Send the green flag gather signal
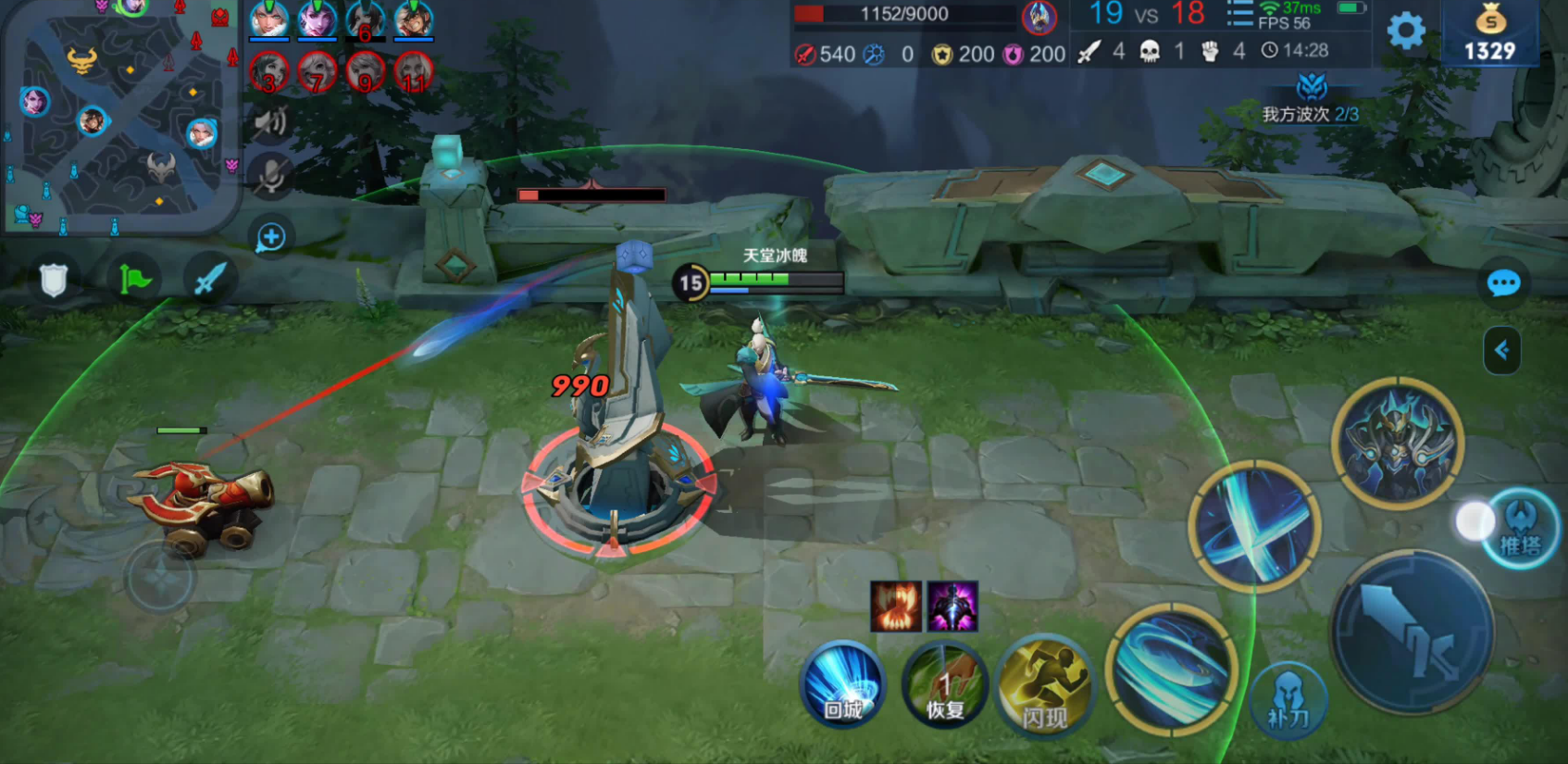This screenshot has width=1568, height=764. point(133,279)
